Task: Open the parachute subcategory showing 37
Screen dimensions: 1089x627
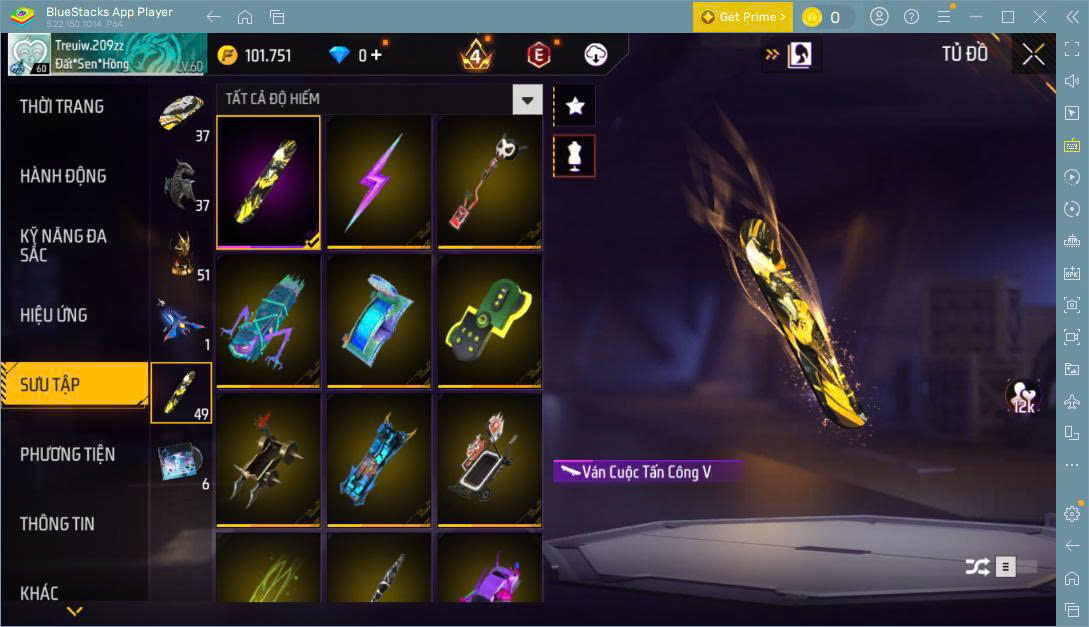Action: [181, 115]
